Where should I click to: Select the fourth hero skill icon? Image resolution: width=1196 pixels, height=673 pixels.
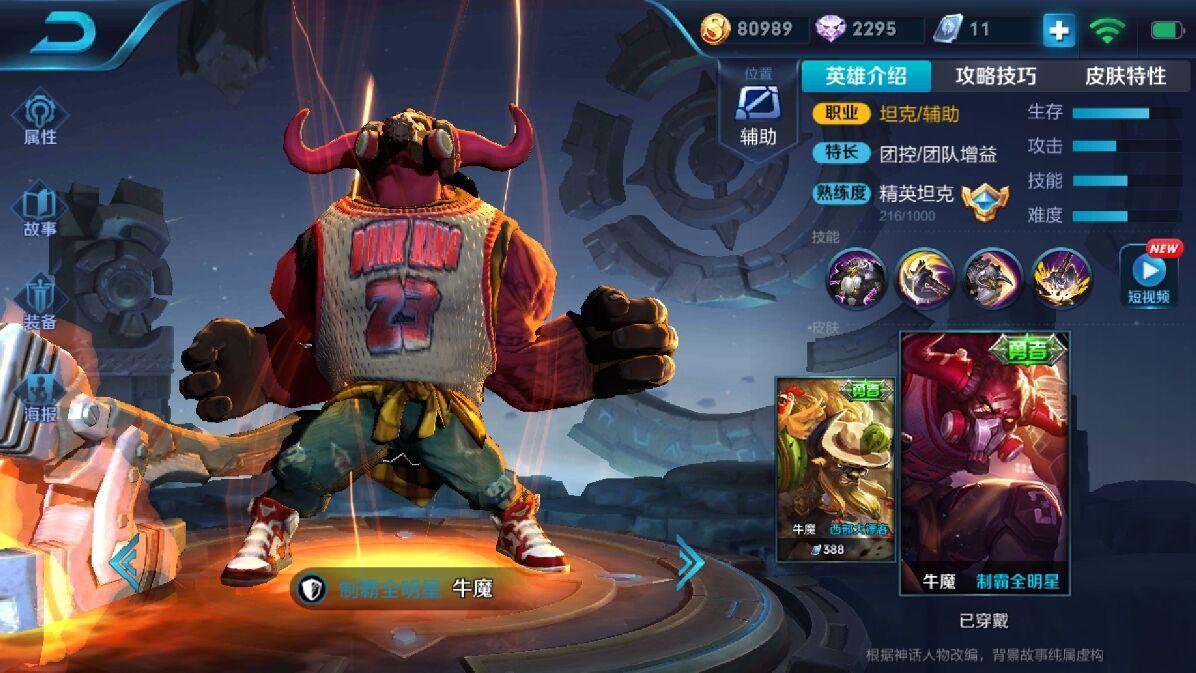tap(1061, 278)
